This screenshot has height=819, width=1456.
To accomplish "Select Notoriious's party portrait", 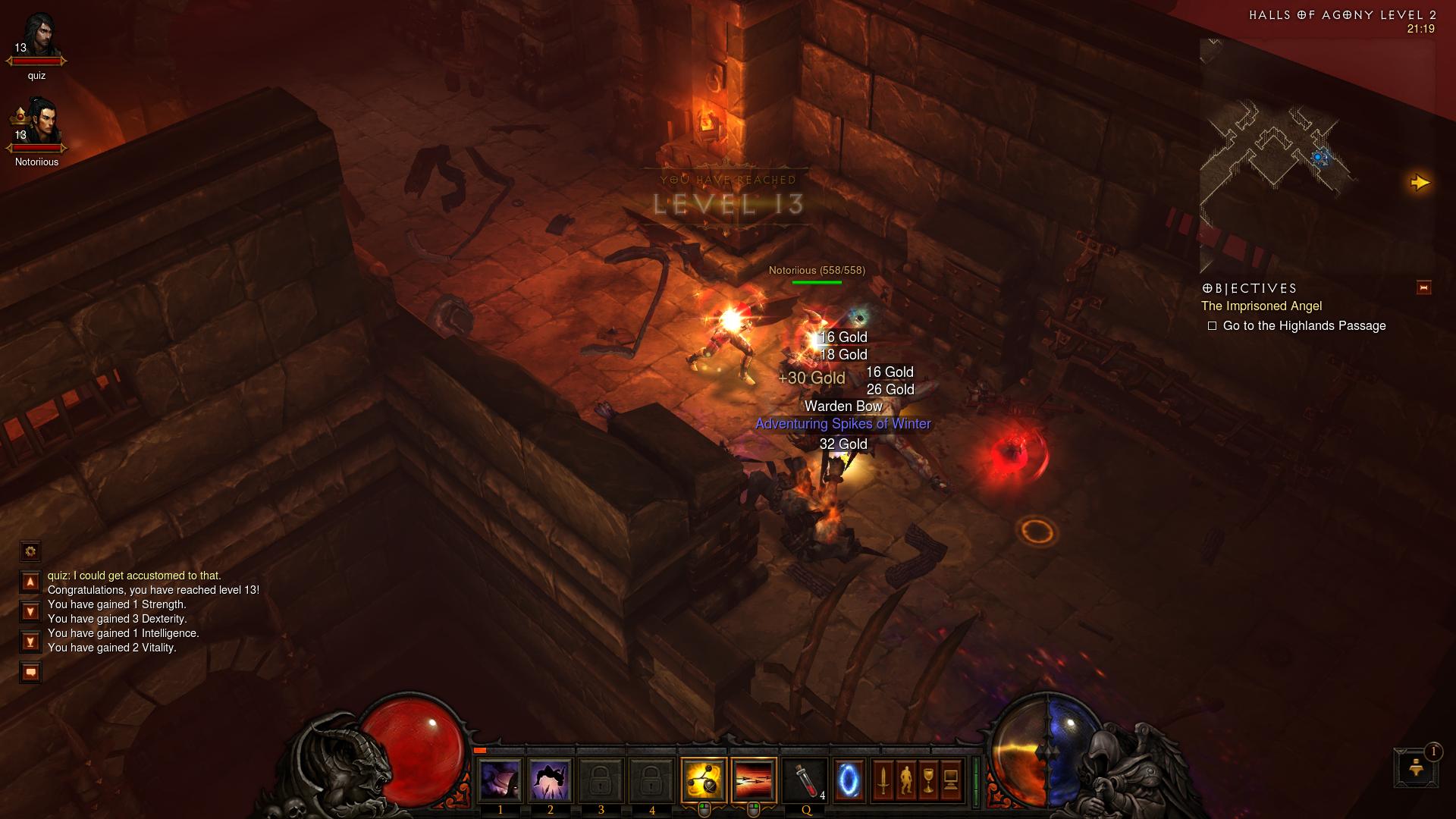I will pos(36,125).
